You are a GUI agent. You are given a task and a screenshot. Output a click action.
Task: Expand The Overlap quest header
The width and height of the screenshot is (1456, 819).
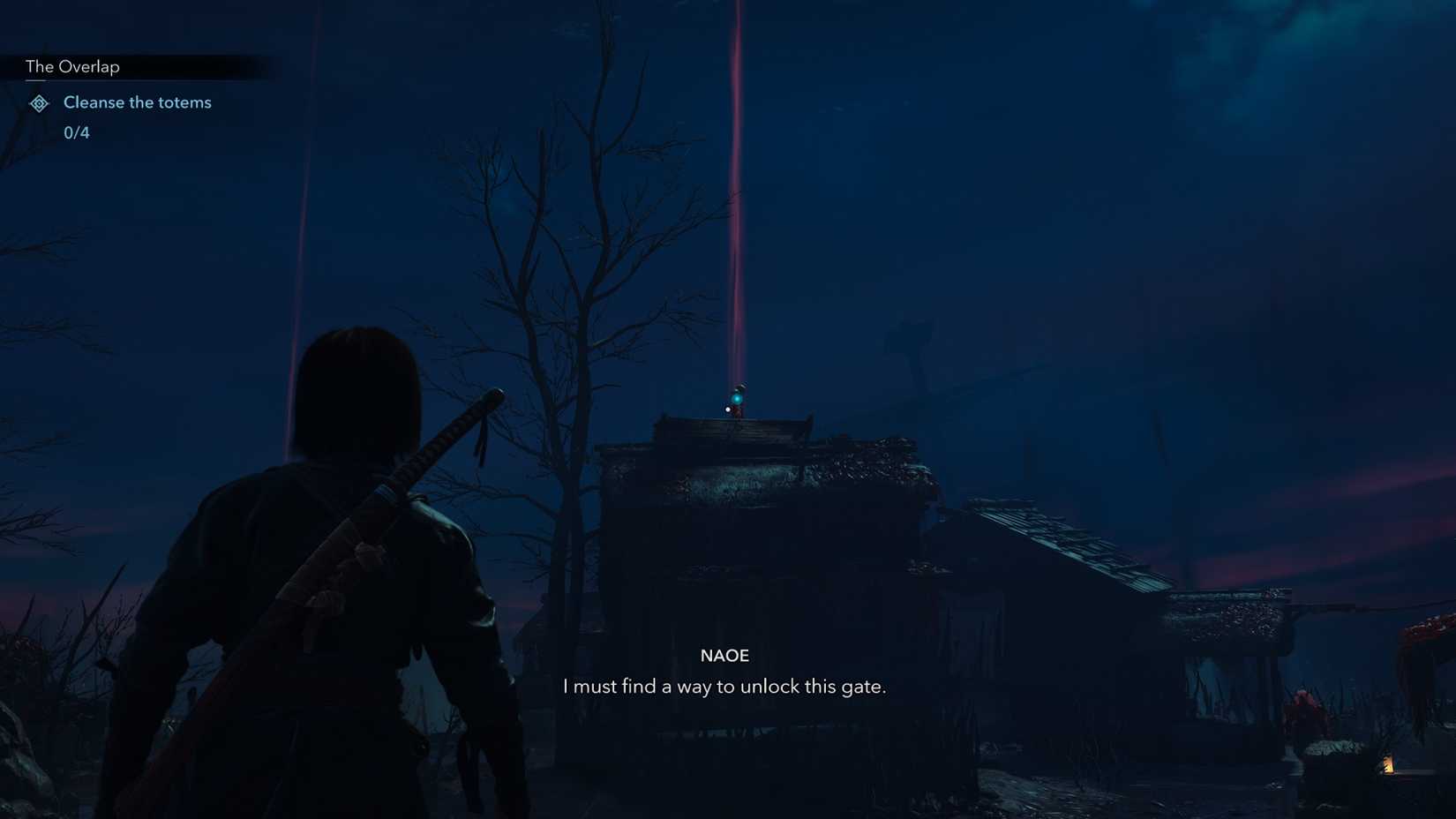(72, 66)
